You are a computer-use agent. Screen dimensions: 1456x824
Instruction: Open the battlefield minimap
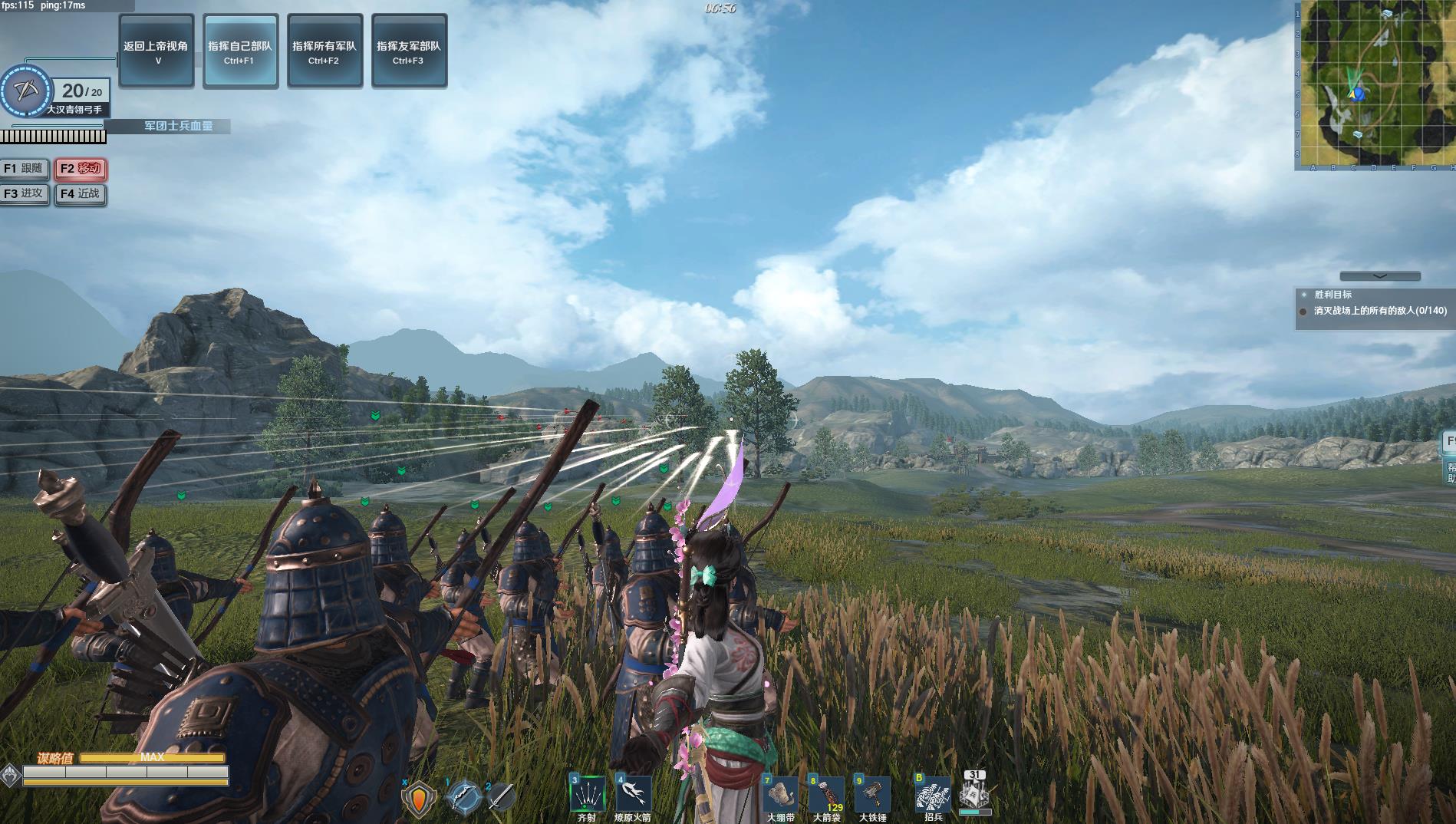1375,85
